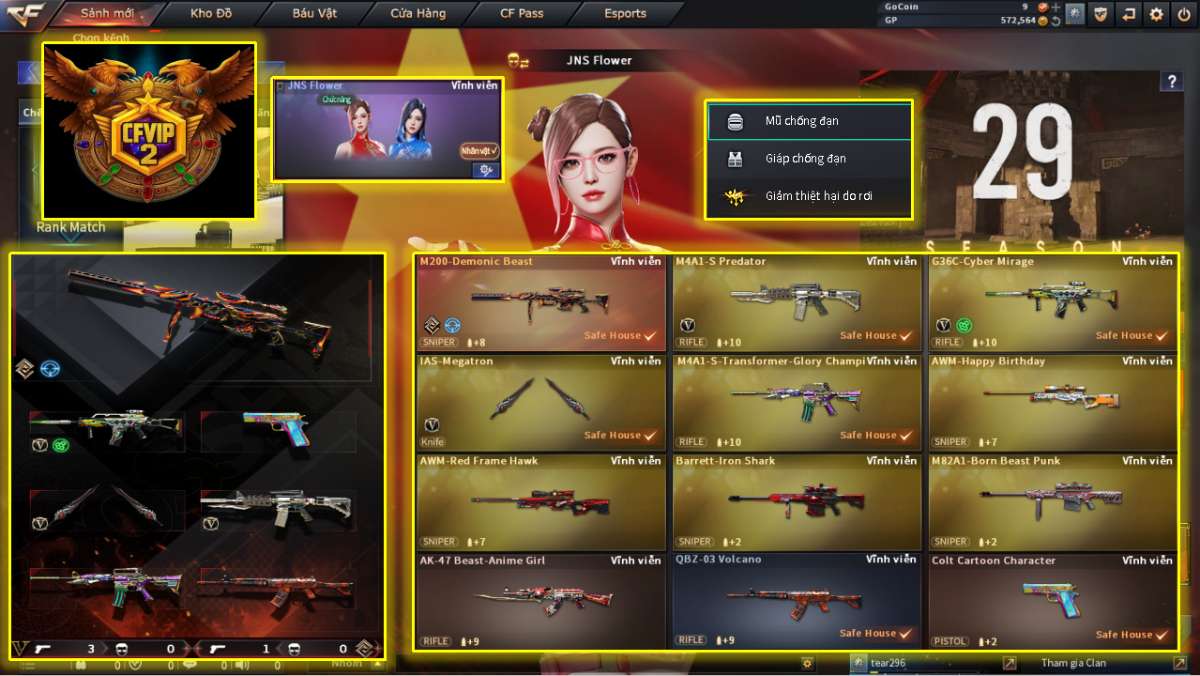Screen dimensions: 1200x676
Task: Select the IAS-Megatron knife card
Action: coord(540,402)
